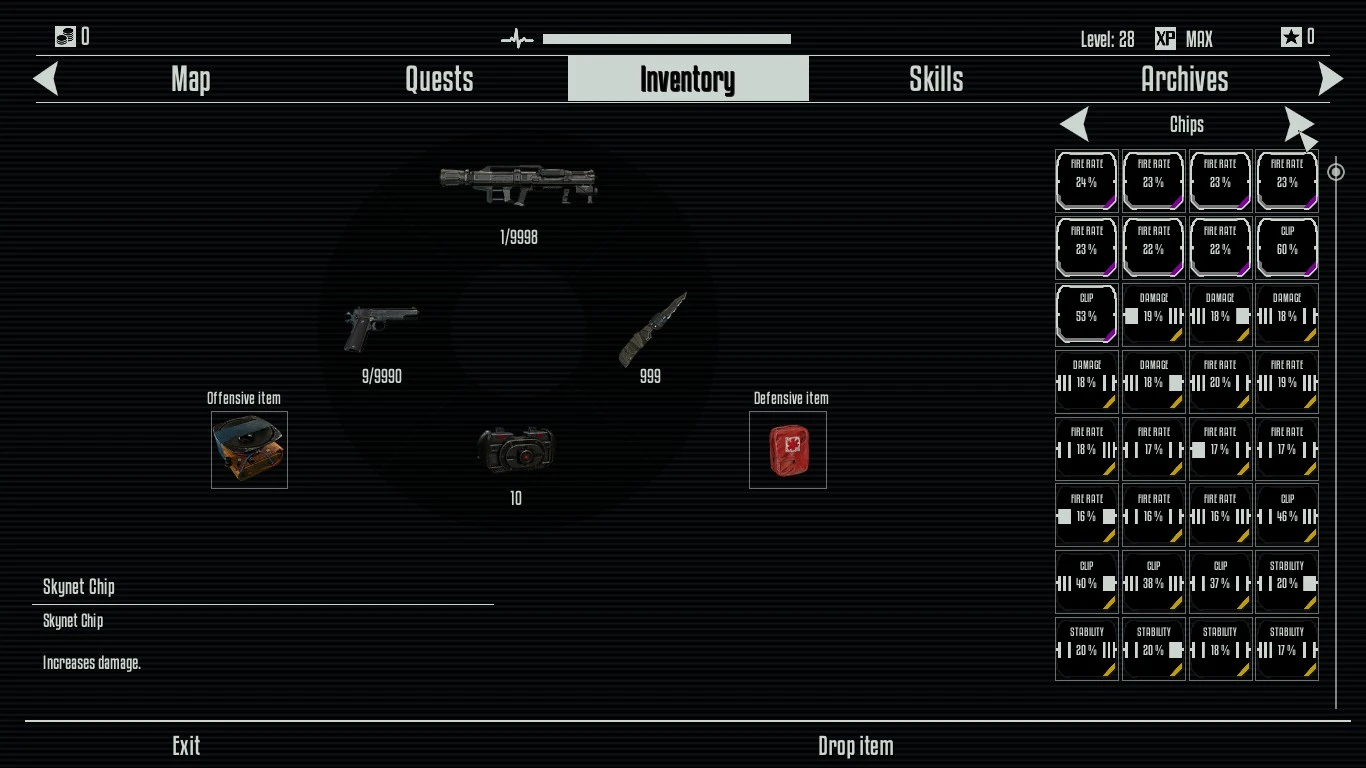
Task: Click the XP progress bar at the top
Action: click(x=666, y=38)
